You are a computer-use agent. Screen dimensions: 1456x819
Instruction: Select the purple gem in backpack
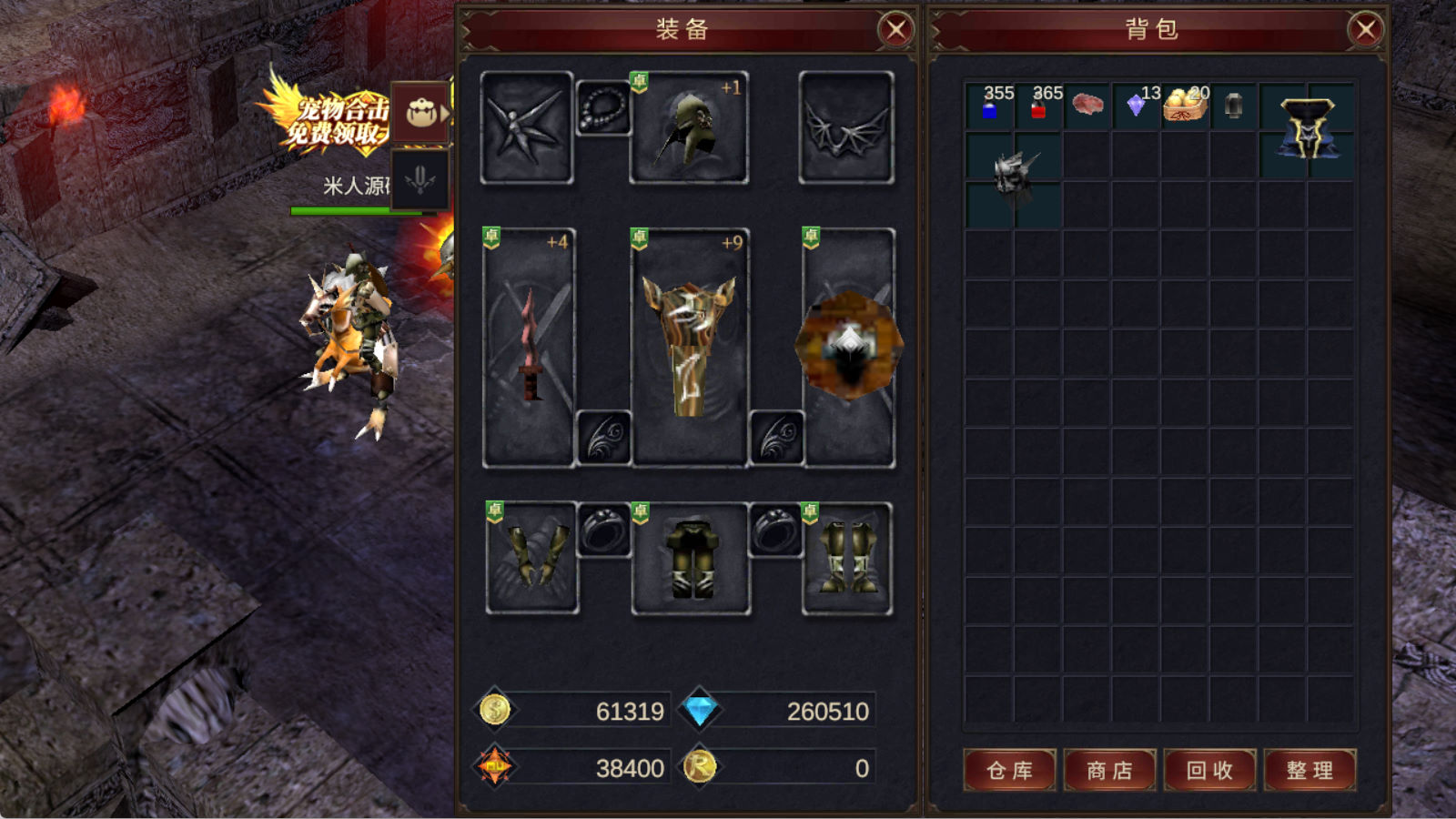(x=1136, y=106)
